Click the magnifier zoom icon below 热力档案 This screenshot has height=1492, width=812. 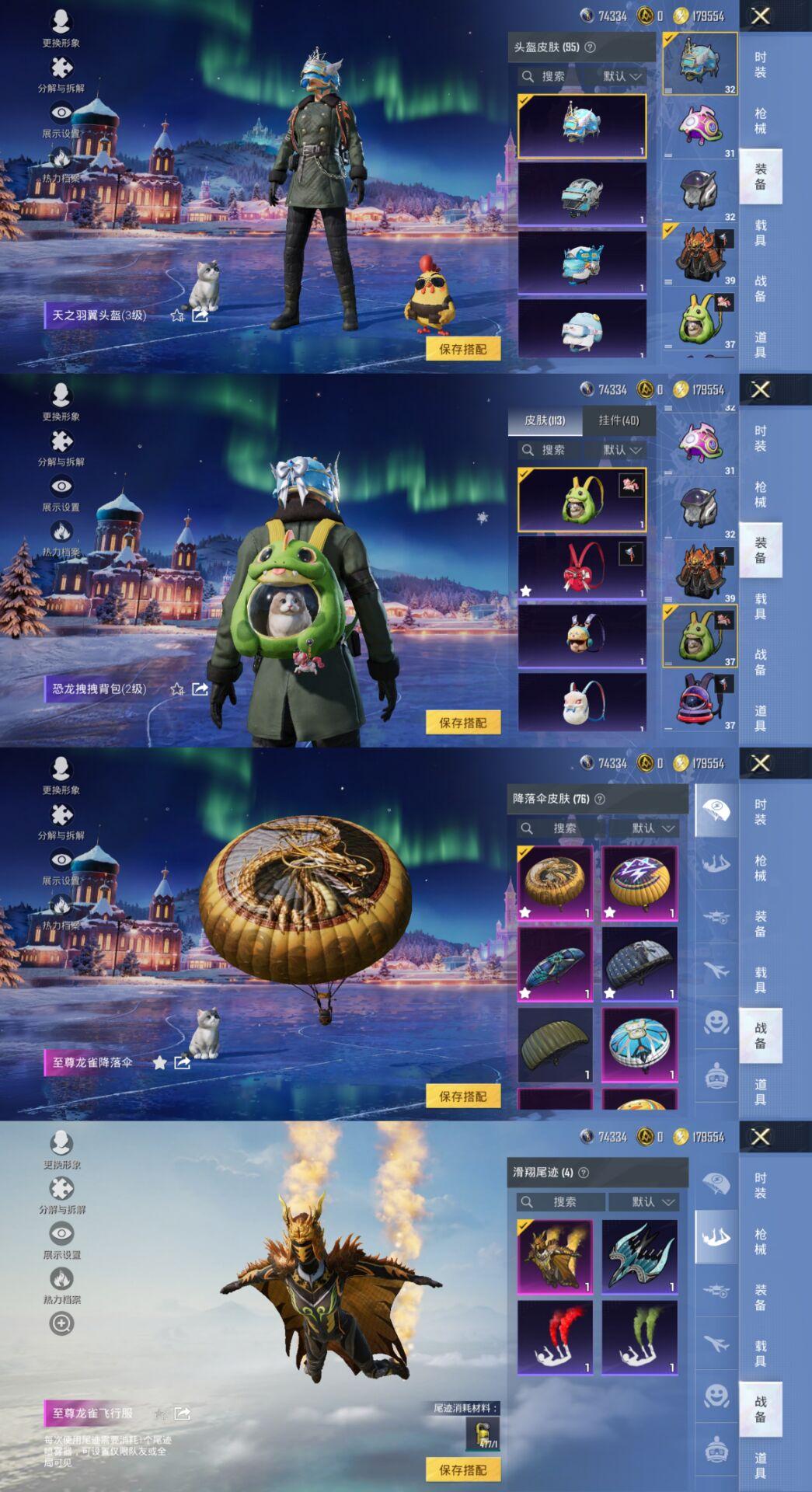click(x=61, y=1323)
